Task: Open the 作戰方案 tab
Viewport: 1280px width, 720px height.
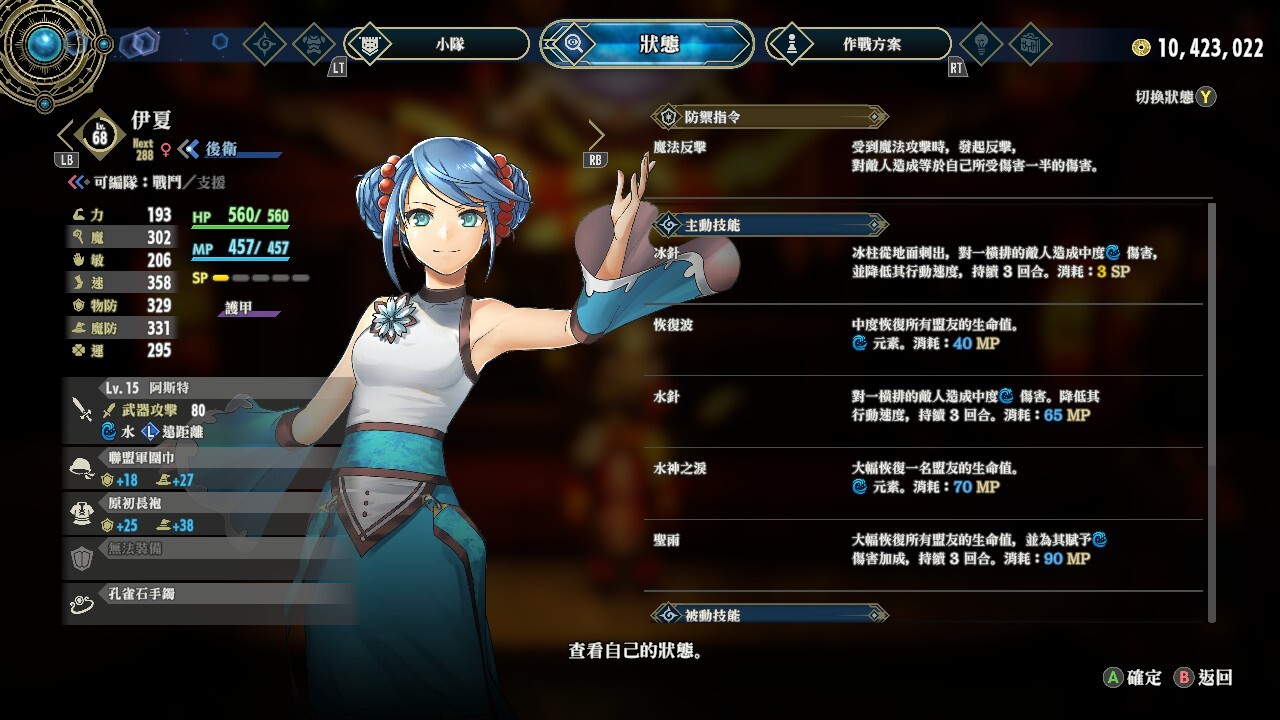Action: 858,44
